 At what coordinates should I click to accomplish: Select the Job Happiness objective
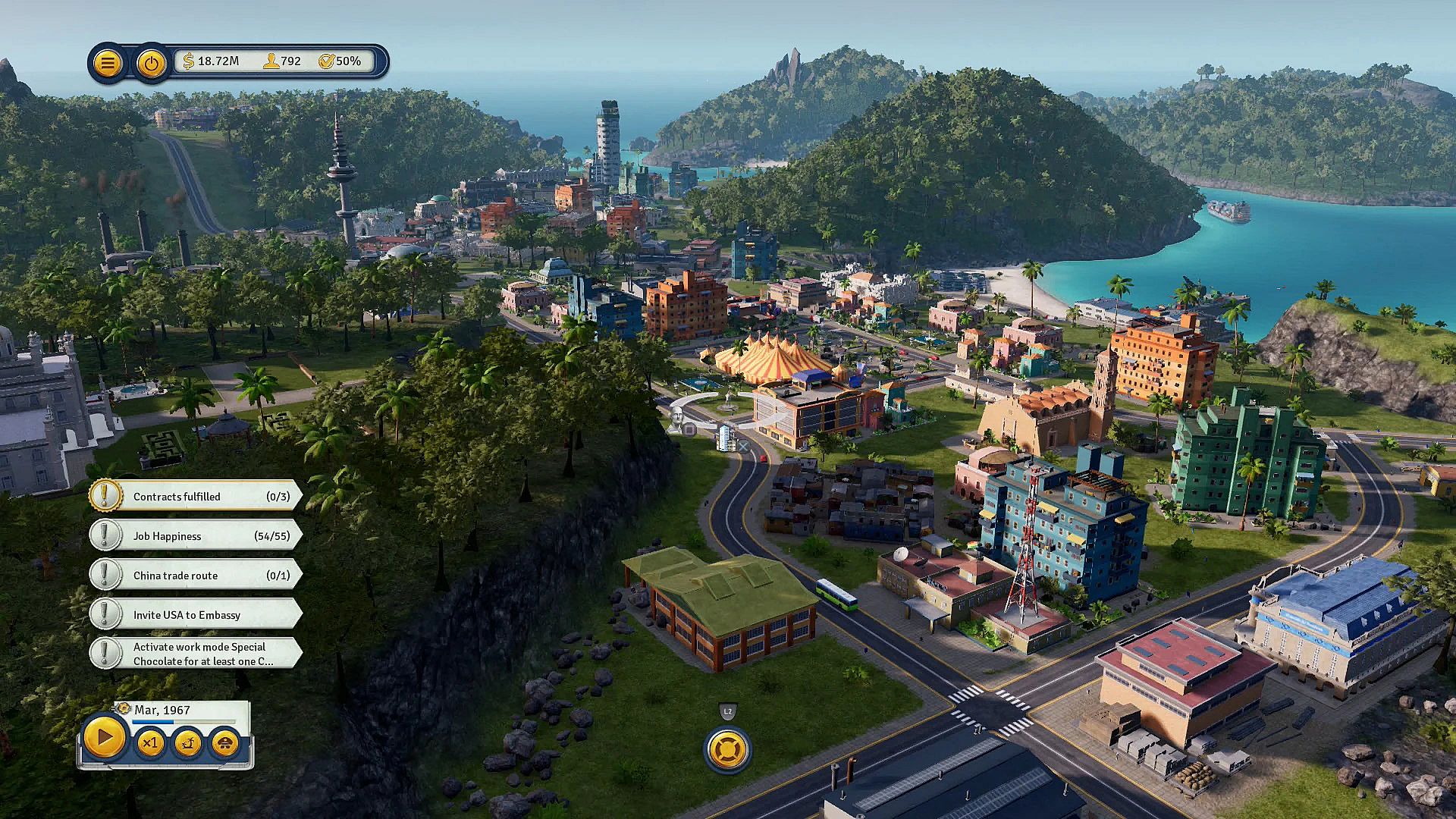point(196,536)
